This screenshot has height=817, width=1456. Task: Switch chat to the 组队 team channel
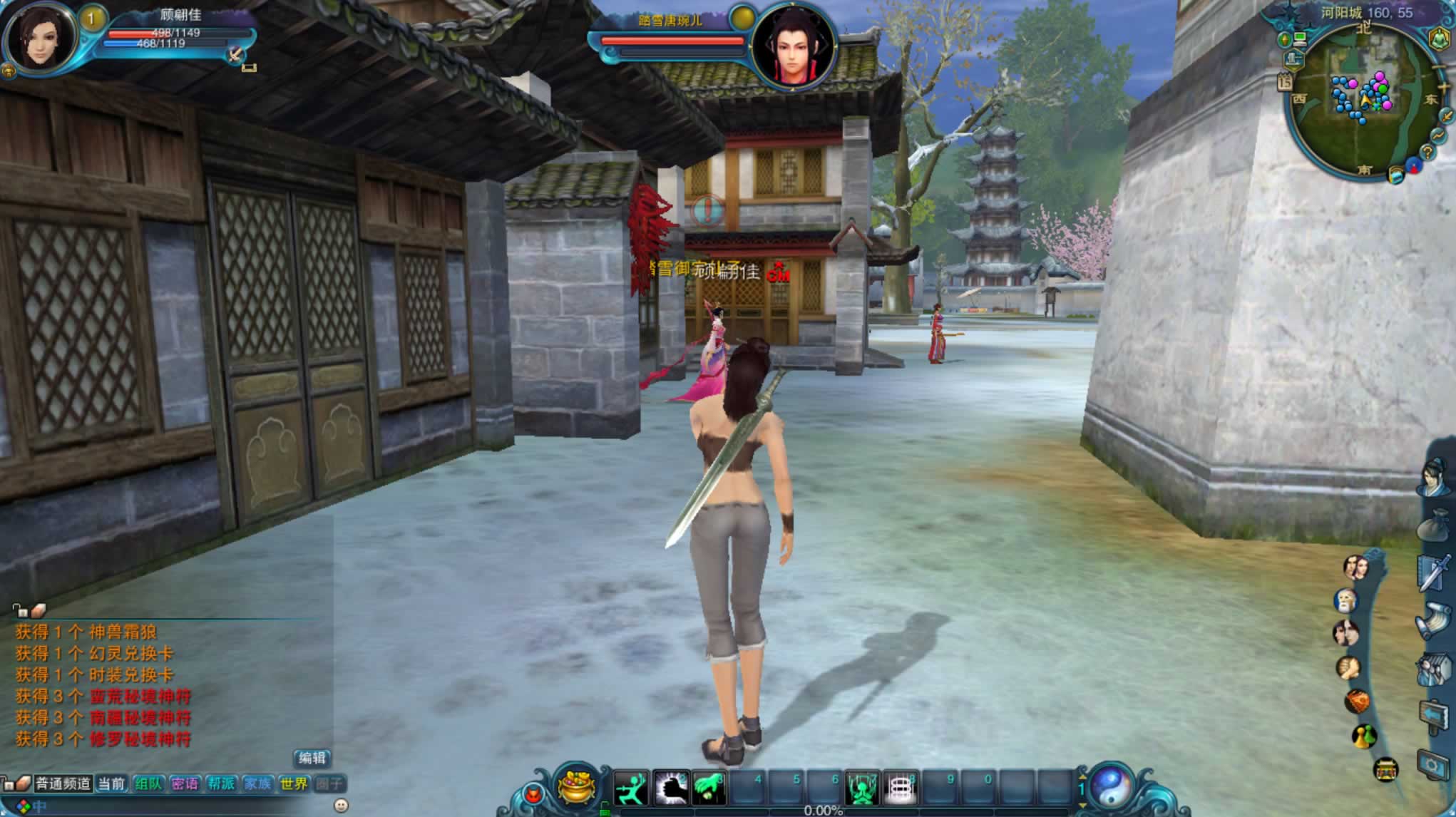148,783
